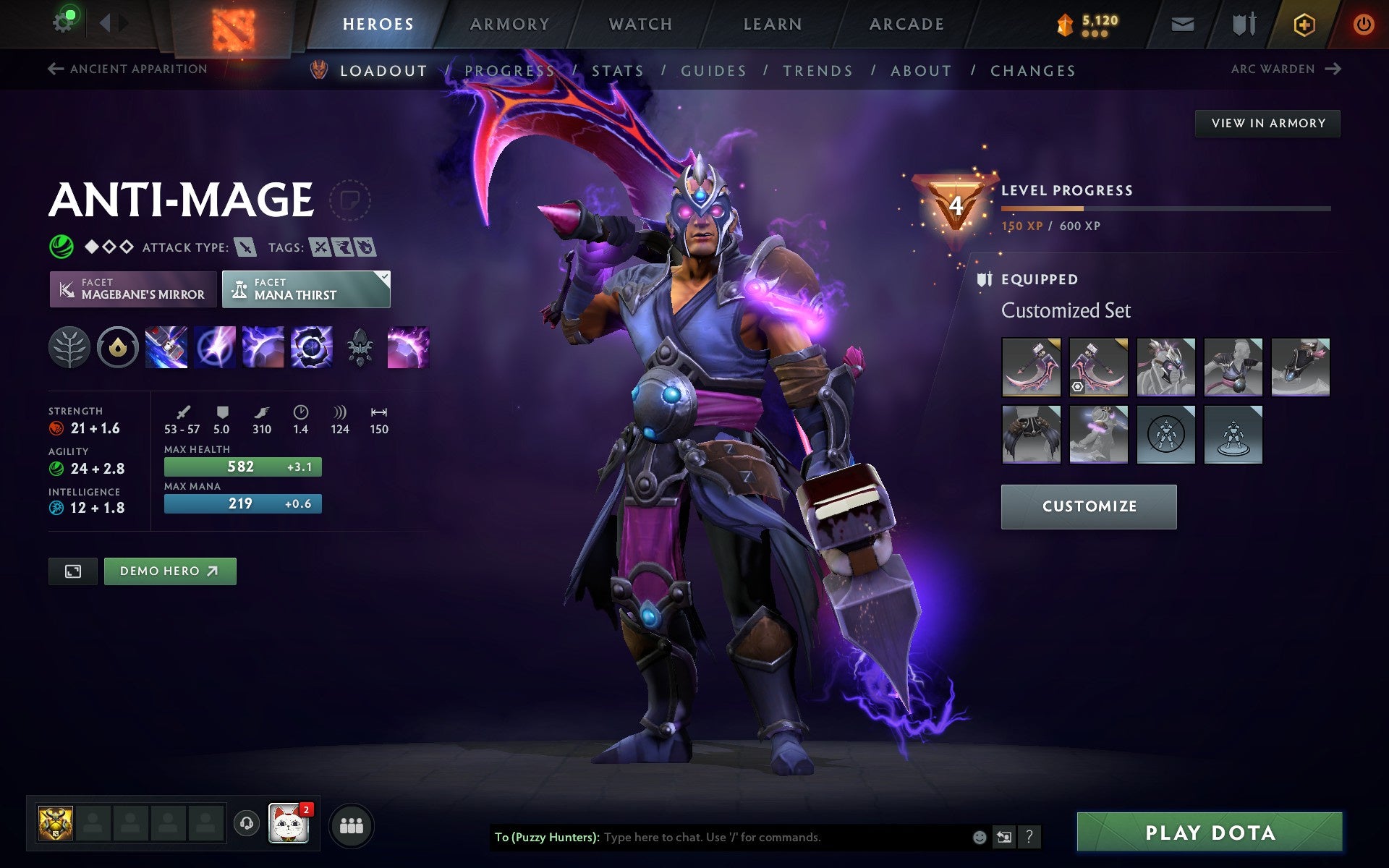Image resolution: width=1389 pixels, height=868 pixels.
Task: Inspect the Counterspell ability icon
Action: click(264, 347)
